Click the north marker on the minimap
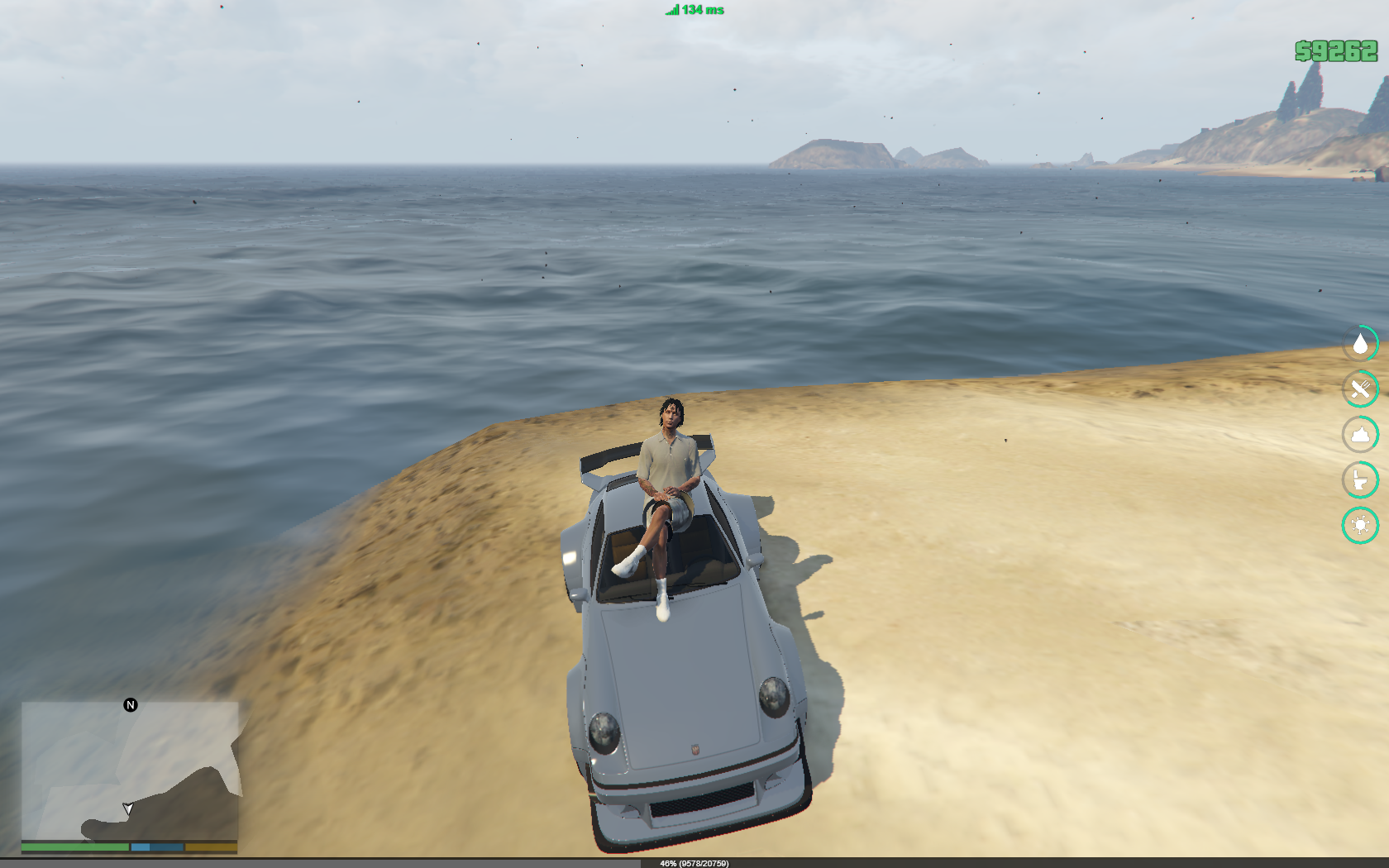 131,705
